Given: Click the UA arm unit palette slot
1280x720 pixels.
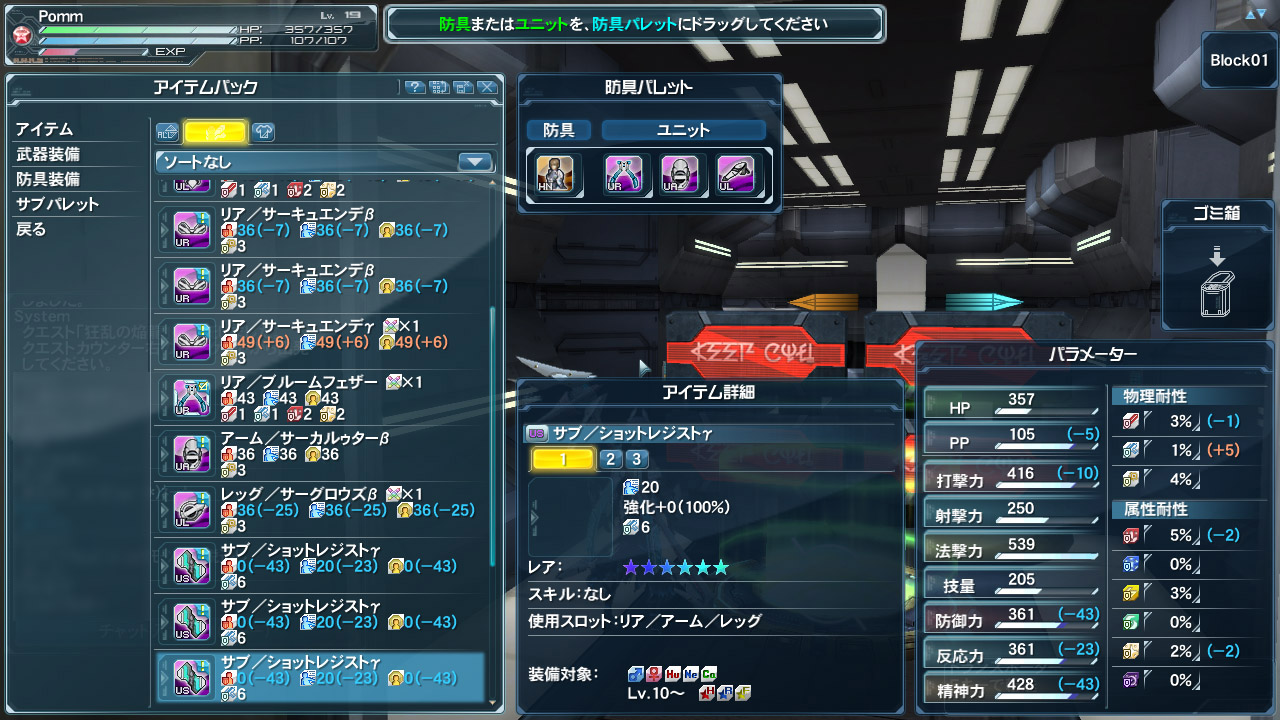Looking at the screenshot, I should [x=680, y=175].
